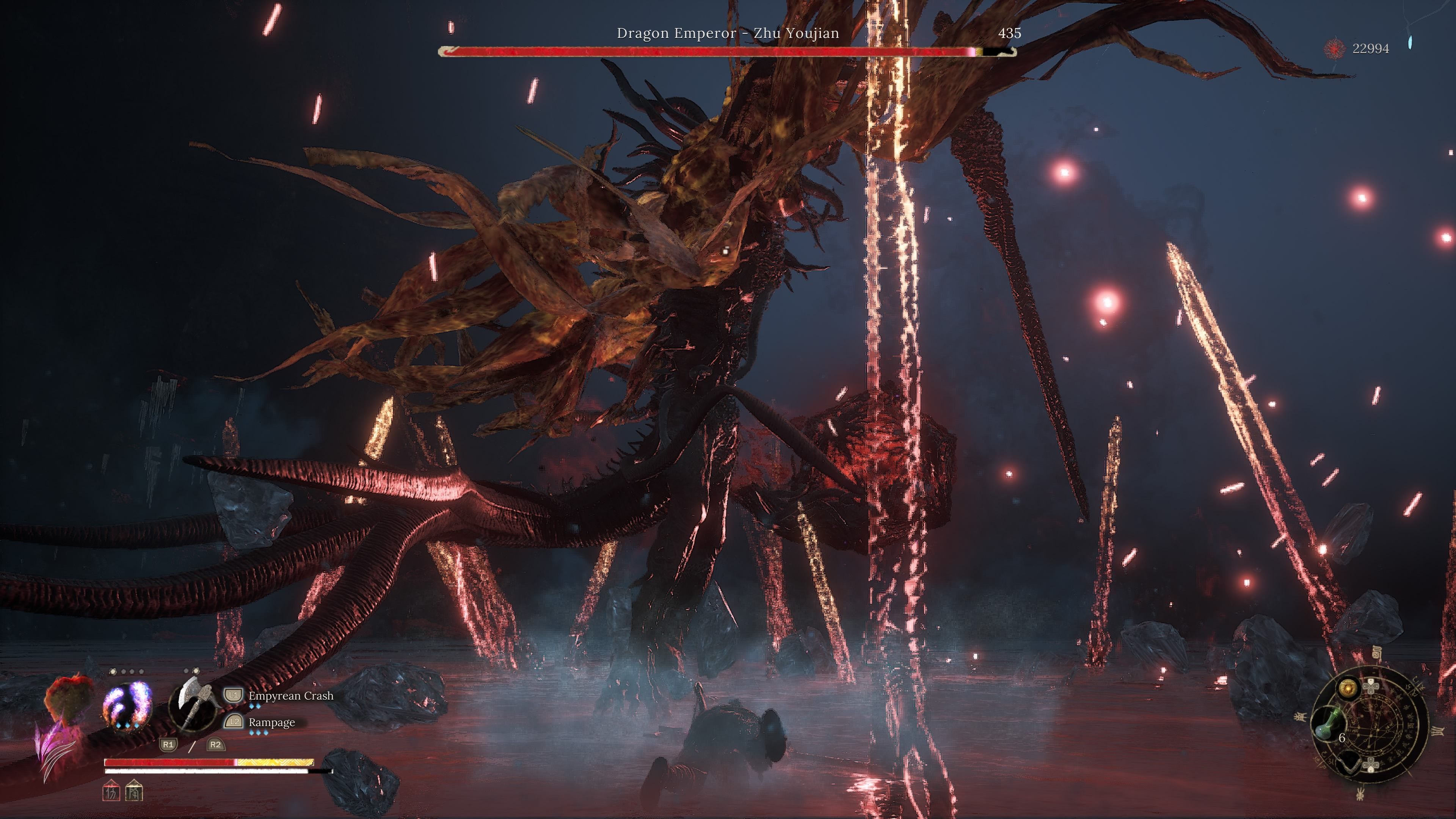Click the red mercury currency icon
The width and height of the screenshot is (1456, 819).
(x=1335, y=49)
